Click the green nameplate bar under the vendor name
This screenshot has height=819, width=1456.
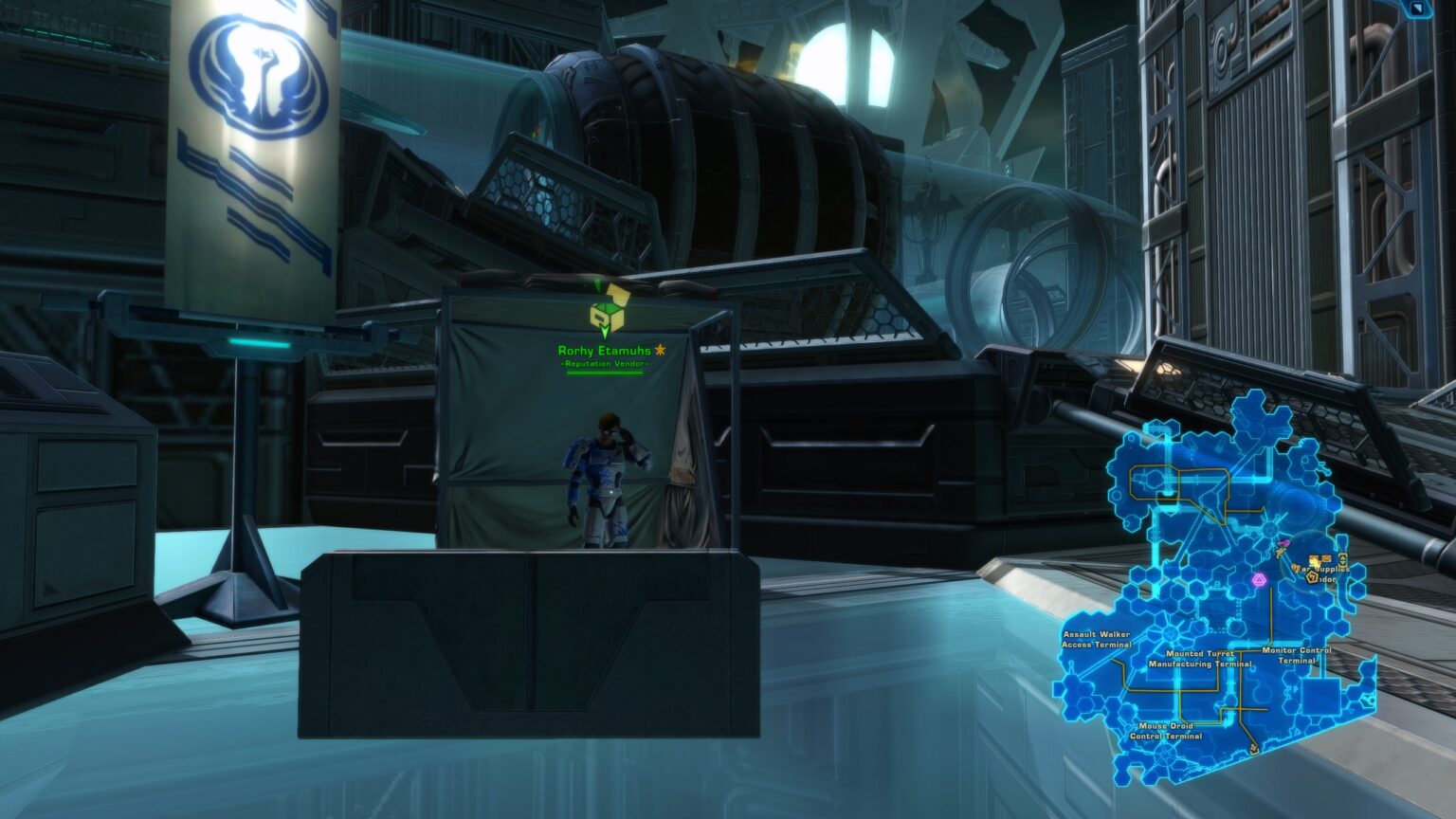point(604,373)
